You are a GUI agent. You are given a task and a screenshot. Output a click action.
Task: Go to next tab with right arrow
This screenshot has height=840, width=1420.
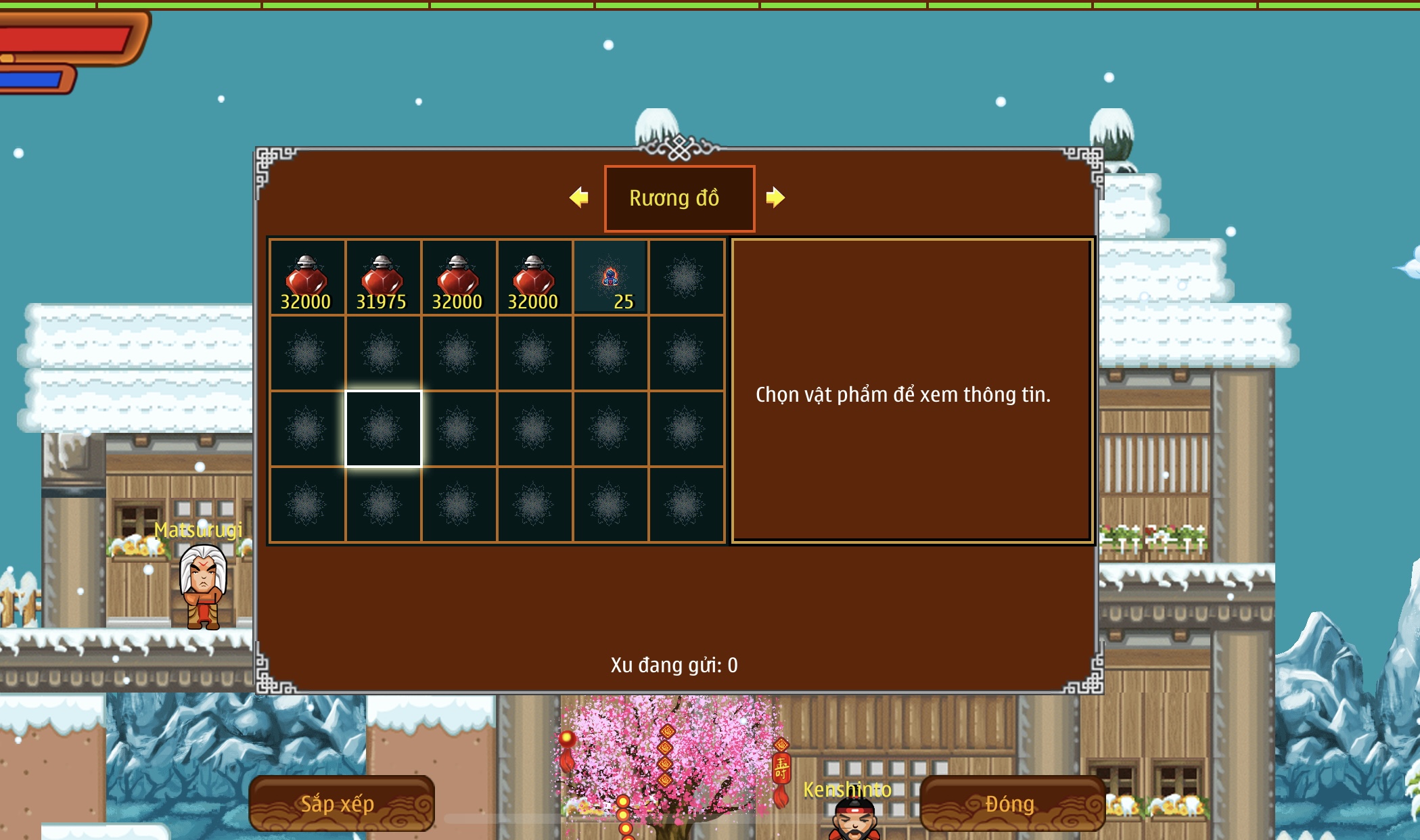coord(775,197)
